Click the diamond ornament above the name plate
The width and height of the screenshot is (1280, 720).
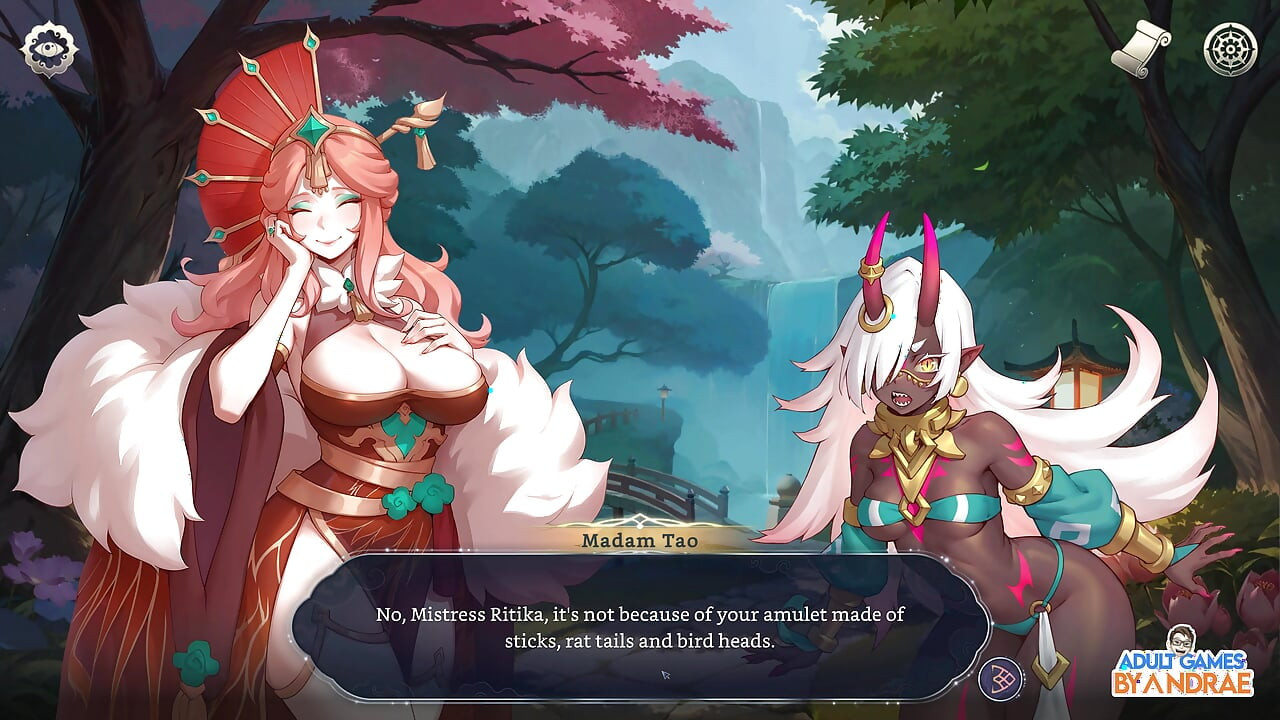(x=638, y=519)
